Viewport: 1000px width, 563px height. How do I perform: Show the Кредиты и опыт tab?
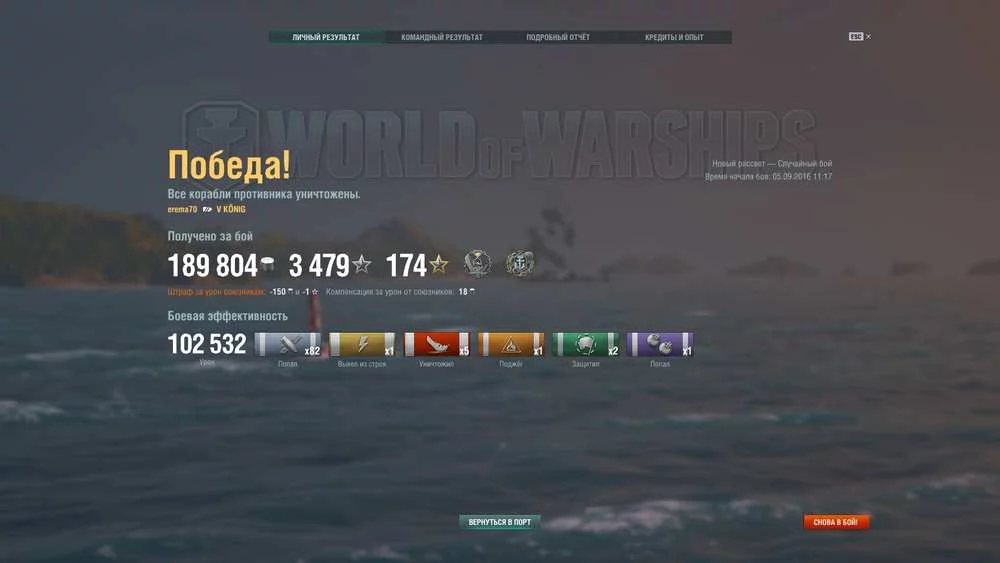674,38
